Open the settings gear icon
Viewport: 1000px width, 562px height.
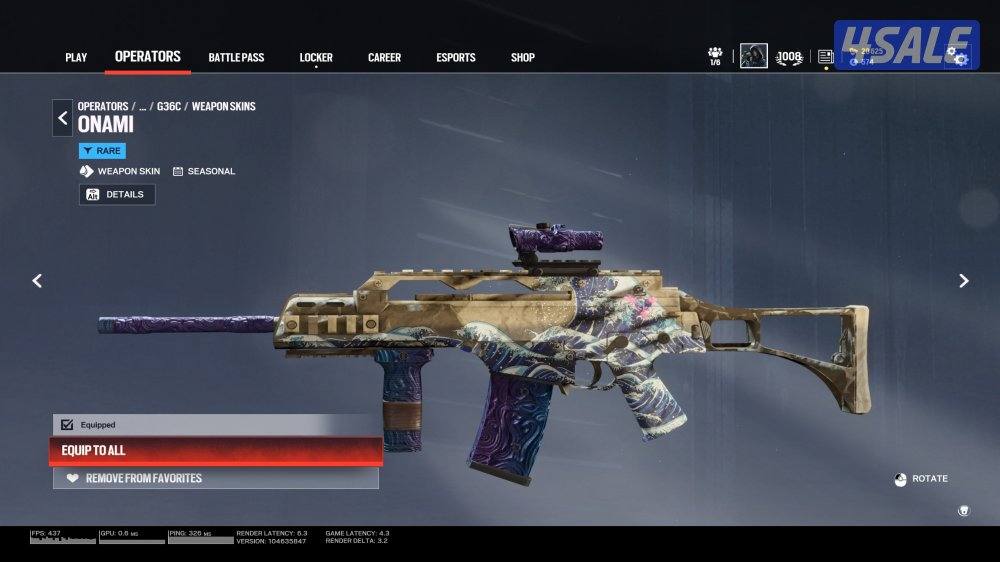tap(961, 58)
